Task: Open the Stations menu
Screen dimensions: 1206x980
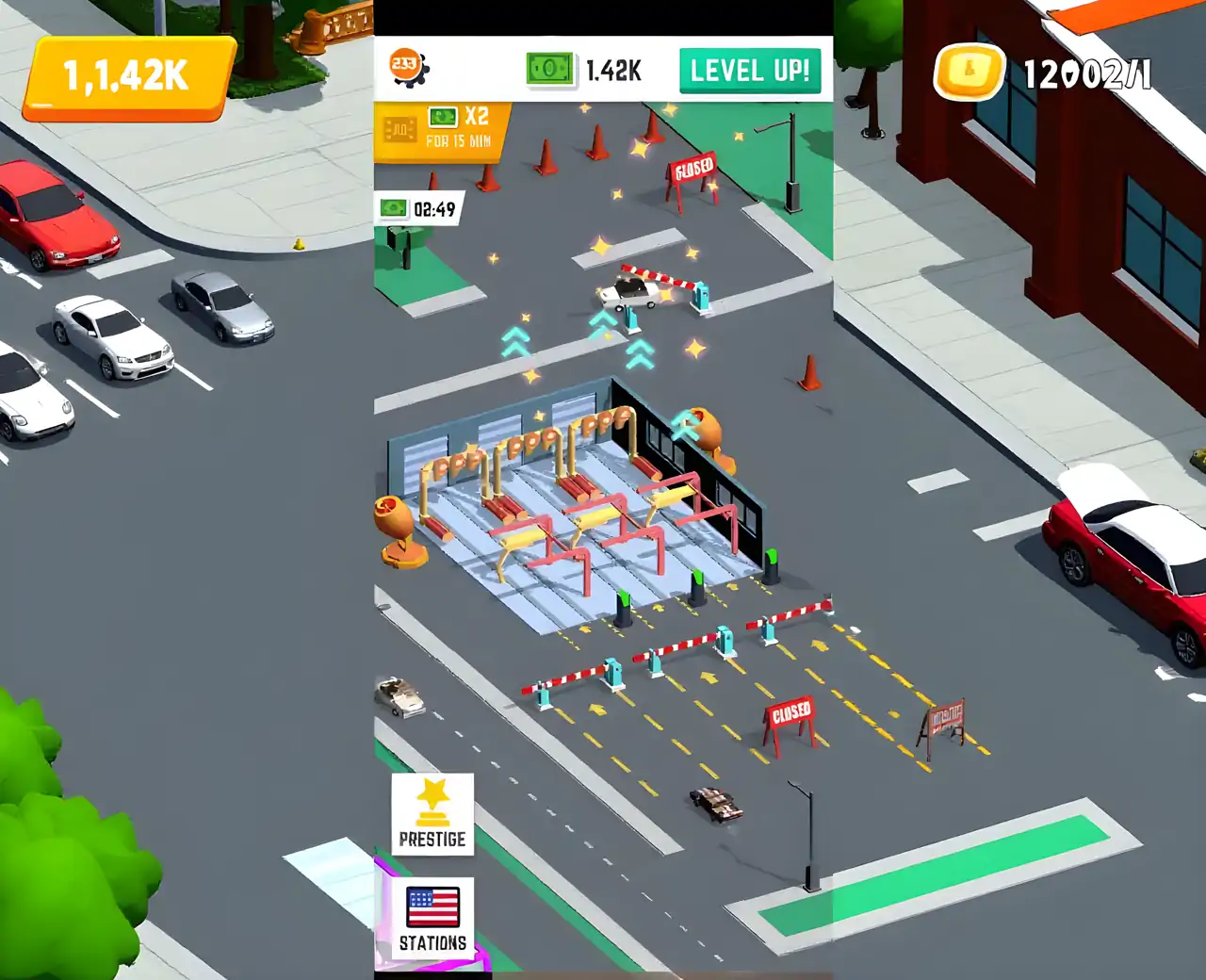Action: tap(432, 918)
